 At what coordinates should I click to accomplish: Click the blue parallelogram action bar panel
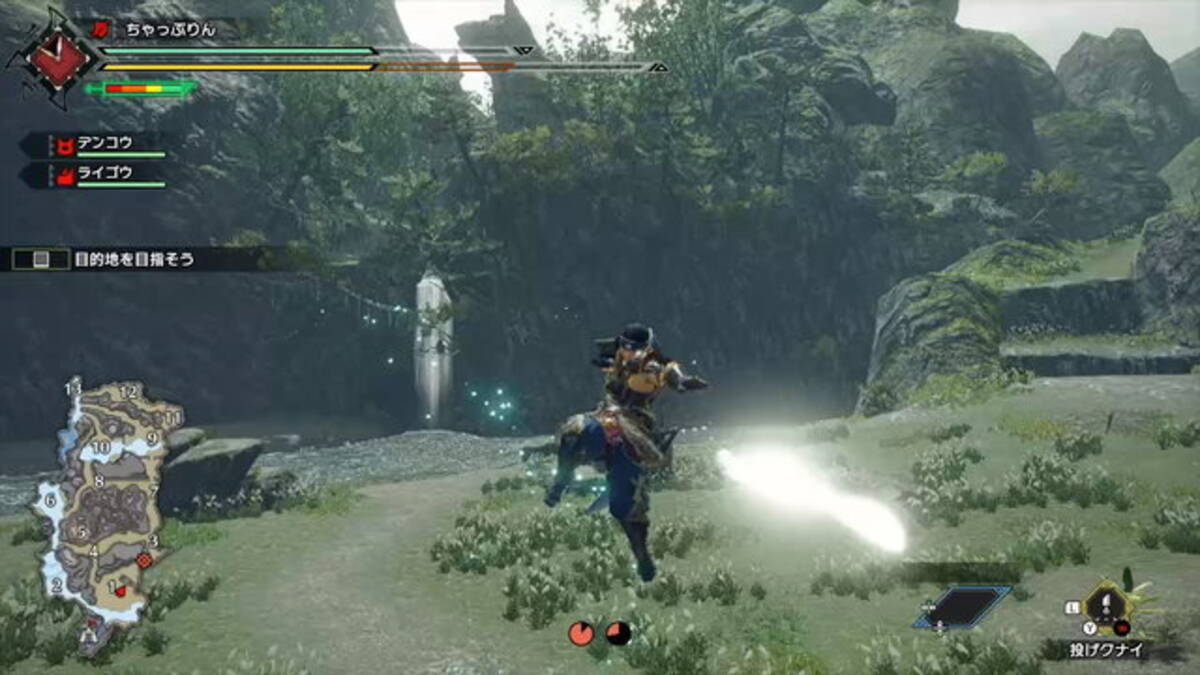[964, 606]
